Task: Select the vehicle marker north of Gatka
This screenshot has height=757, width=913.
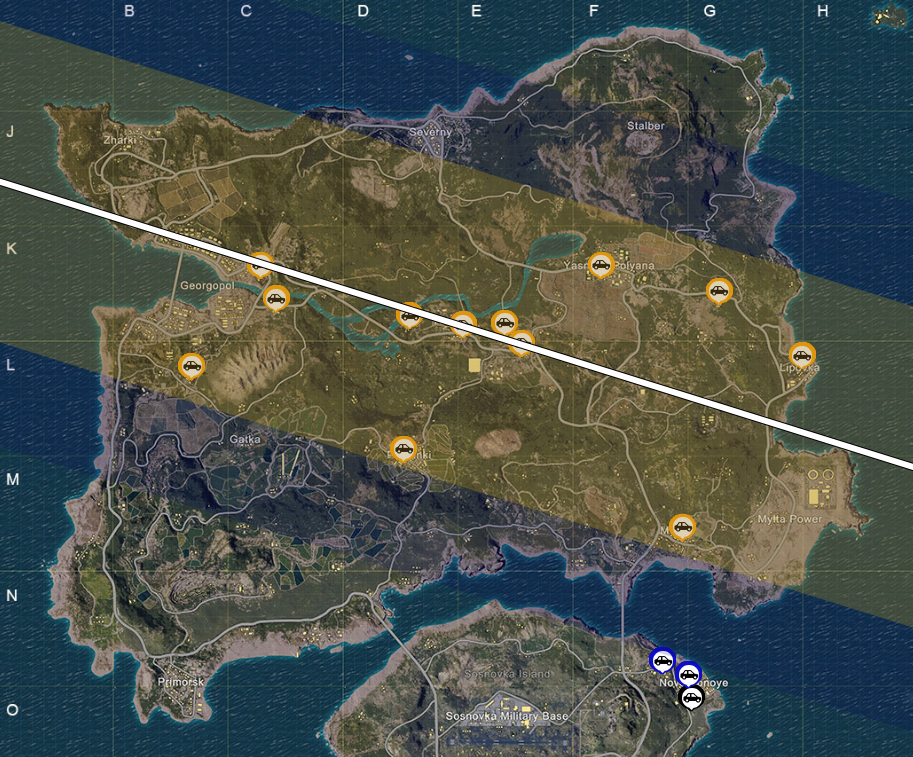Action: pos(191,366)
